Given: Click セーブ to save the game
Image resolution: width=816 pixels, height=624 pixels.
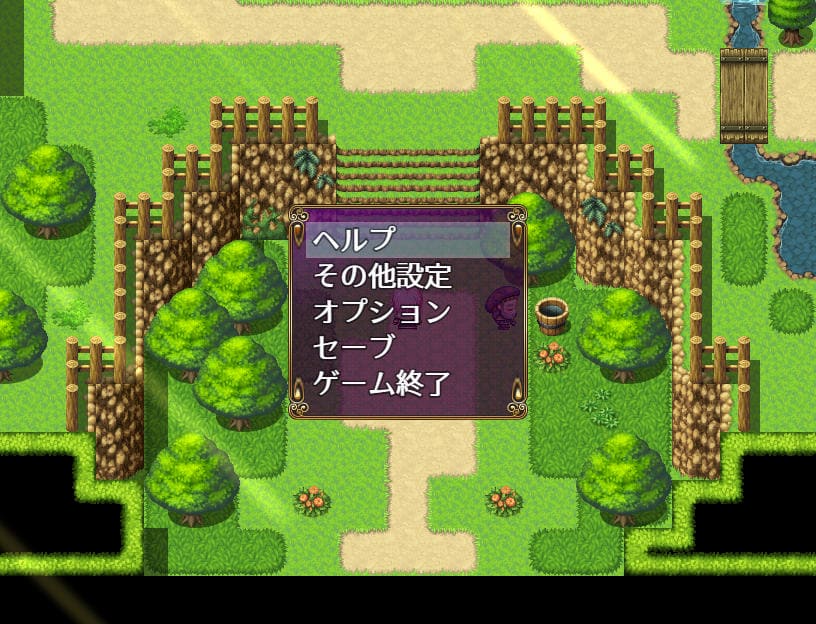Looking at the screenshot, I should coord(355,347).
